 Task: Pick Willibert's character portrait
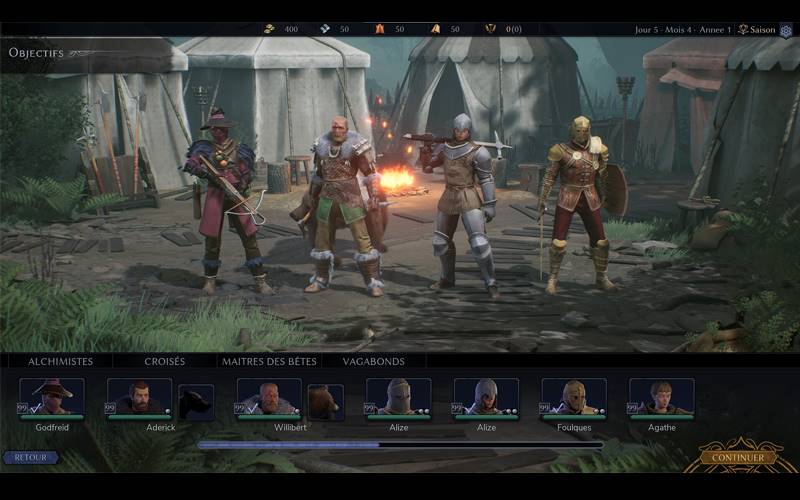coord(269,396)
